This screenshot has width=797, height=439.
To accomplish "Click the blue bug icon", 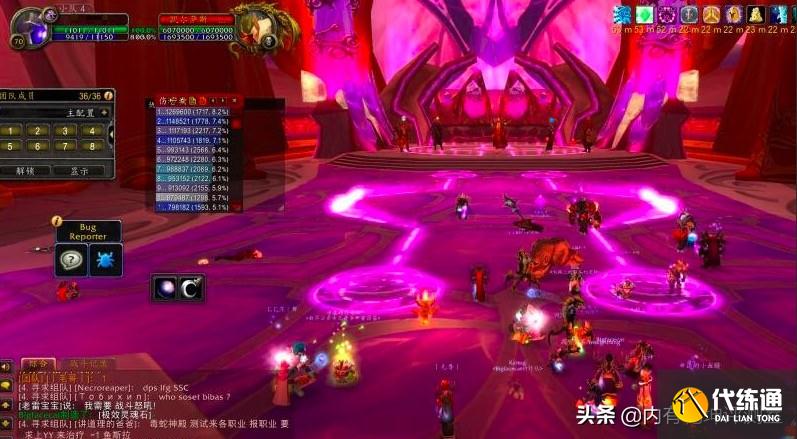I will click(106, 259).
